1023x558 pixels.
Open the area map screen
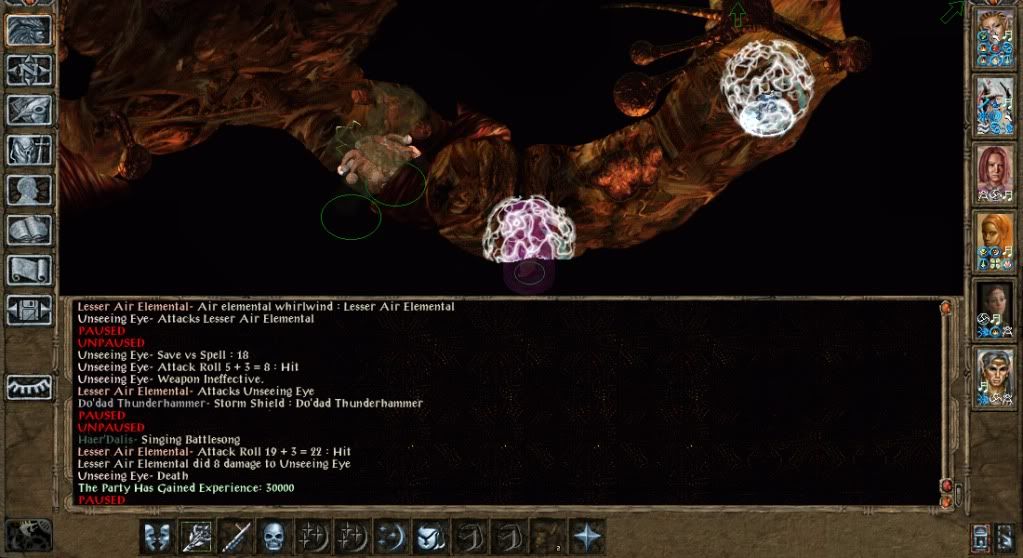[29, 70]
